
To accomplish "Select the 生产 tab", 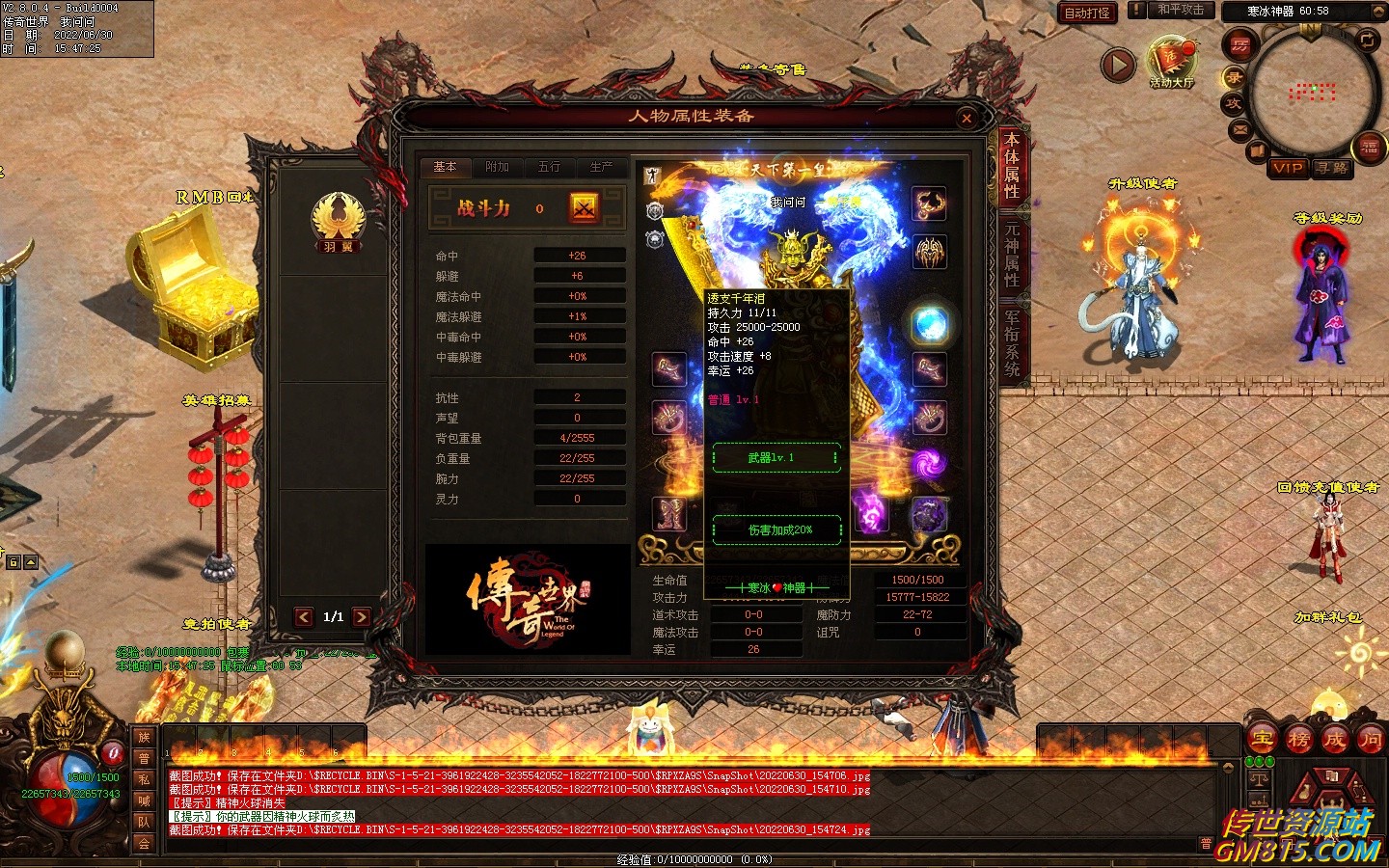I will [601, 168].
